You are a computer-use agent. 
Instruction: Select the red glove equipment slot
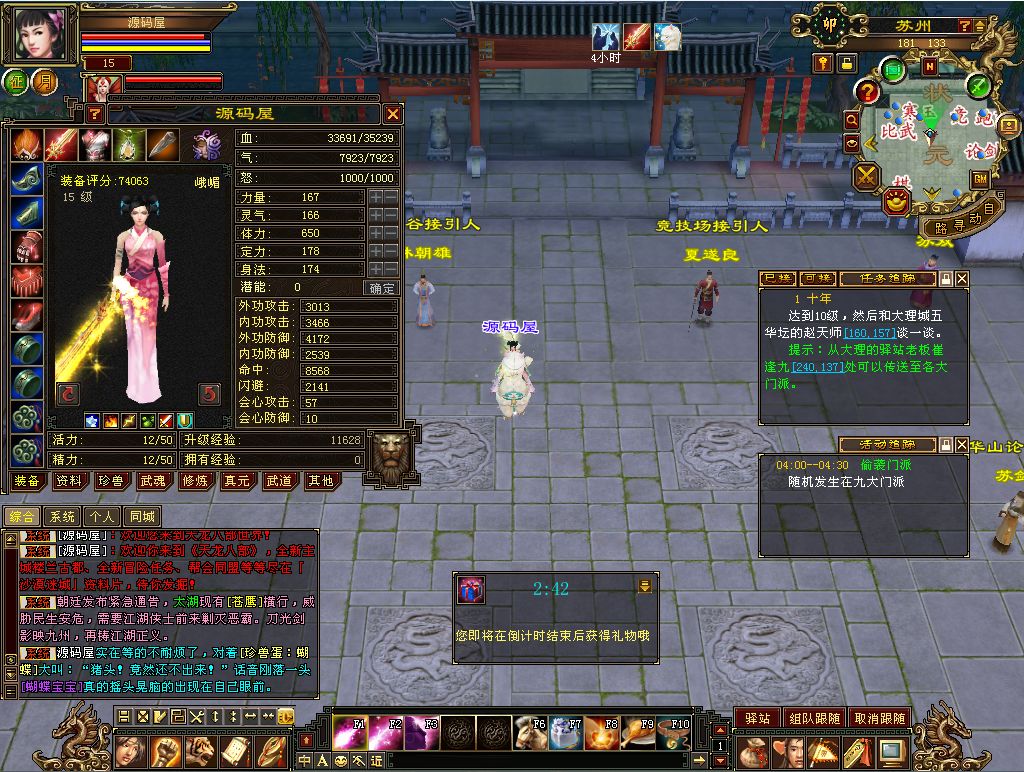[x=27, y=247]
